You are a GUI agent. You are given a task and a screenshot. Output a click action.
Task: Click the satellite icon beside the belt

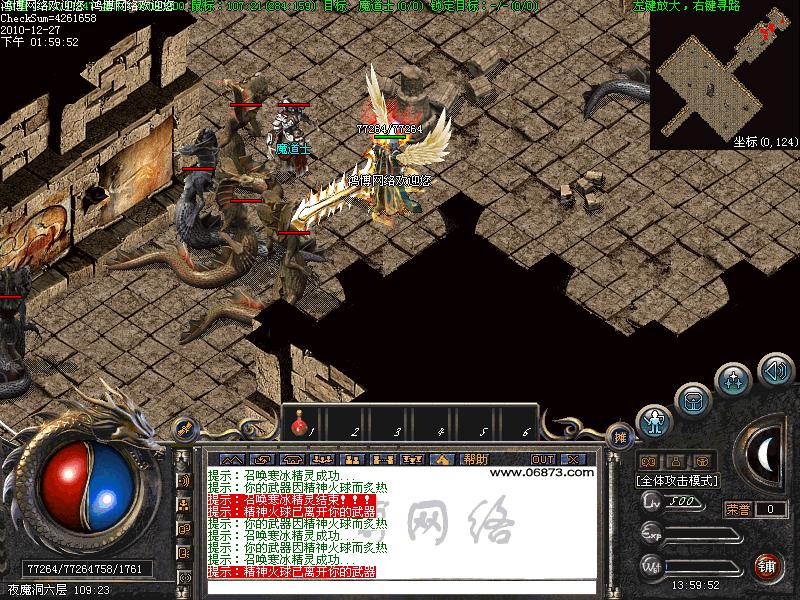click(184, 429)
